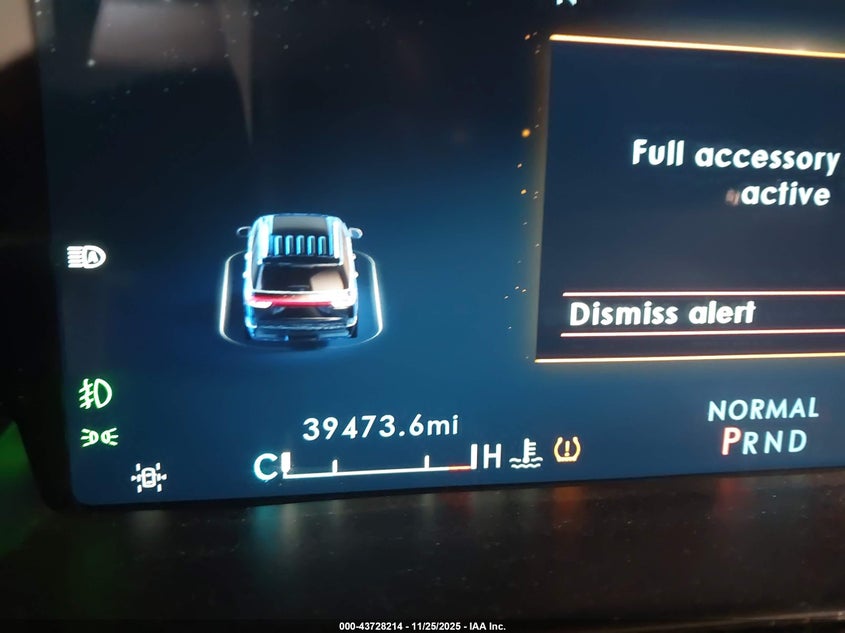
Task: Select the Dismiss alert option
Action: pyautogui.click(x=663, y=314)
